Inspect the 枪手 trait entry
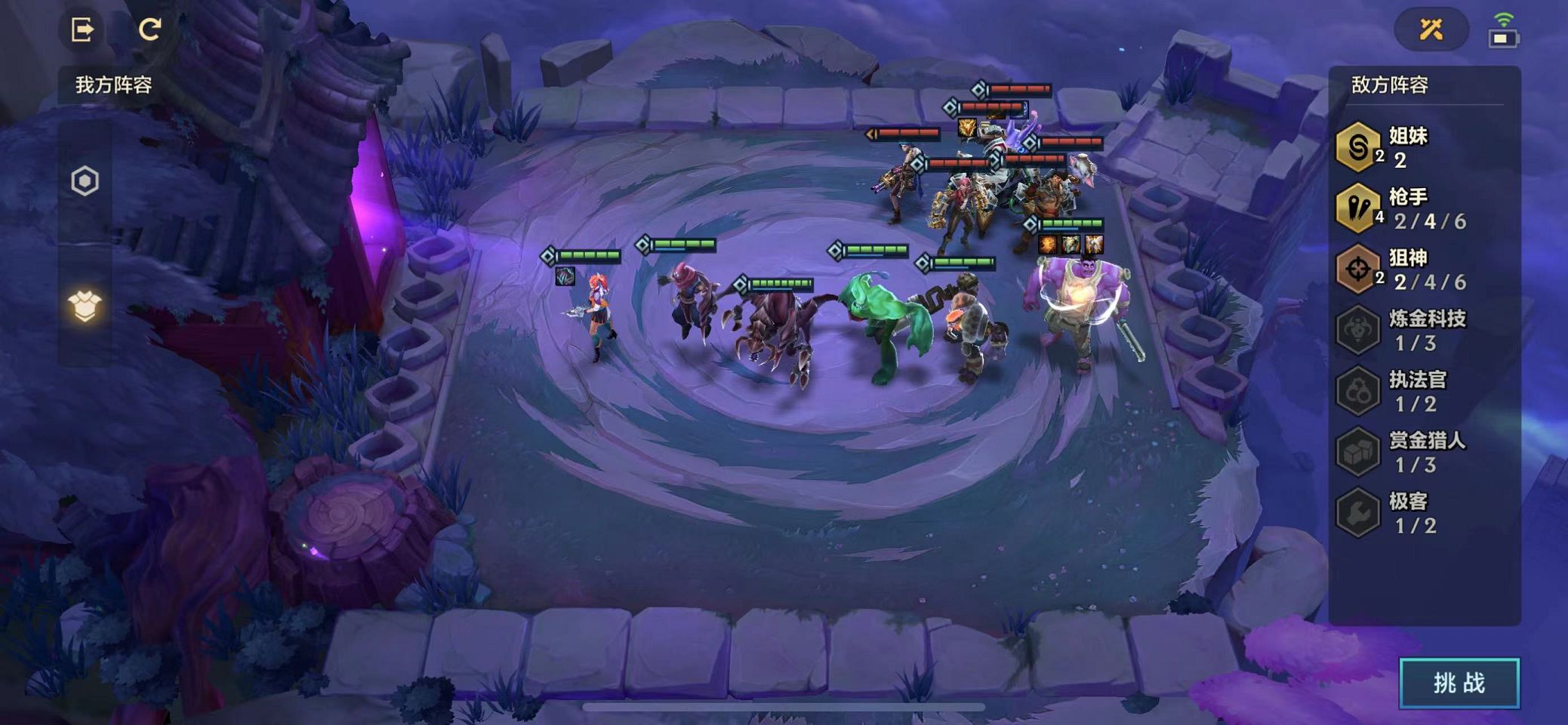Screen dimensions: 1568x725 click(x=1404, y=208)
